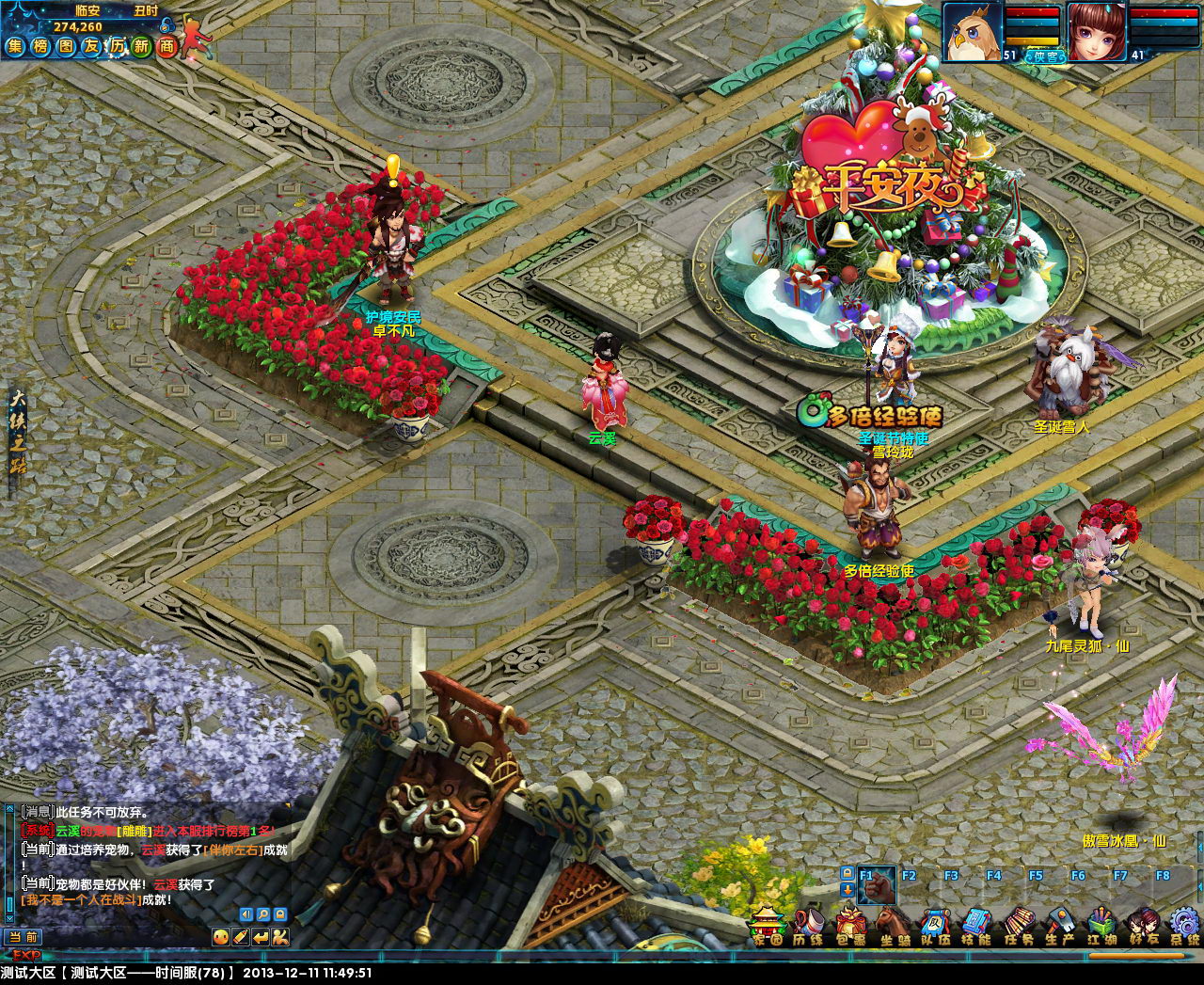Click the girl character portrait
The image size is (1204, 985).
1095,33
